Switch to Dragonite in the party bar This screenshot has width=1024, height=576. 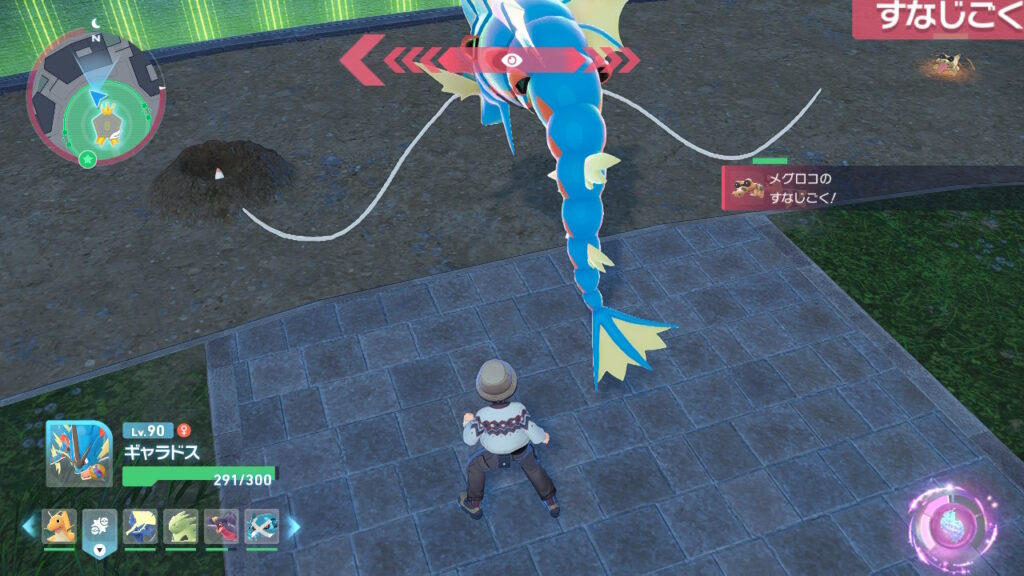point(59,526)
